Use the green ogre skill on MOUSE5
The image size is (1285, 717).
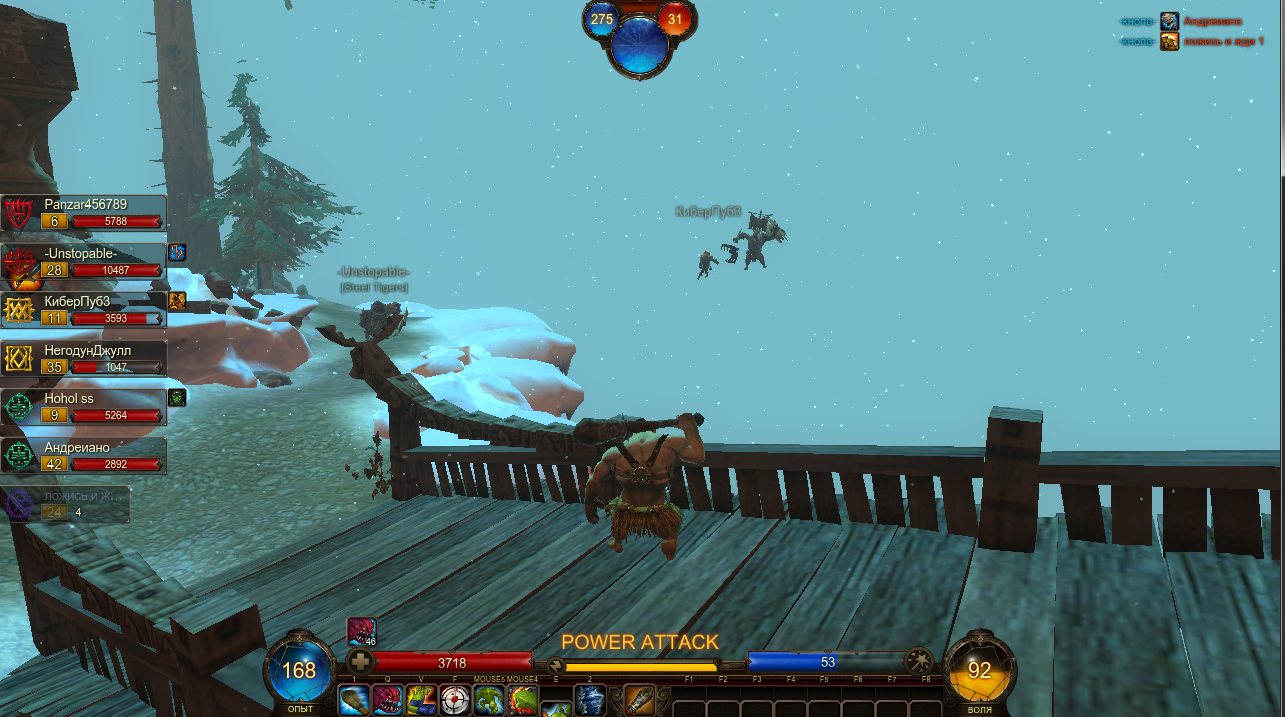[x=489, y=701]
